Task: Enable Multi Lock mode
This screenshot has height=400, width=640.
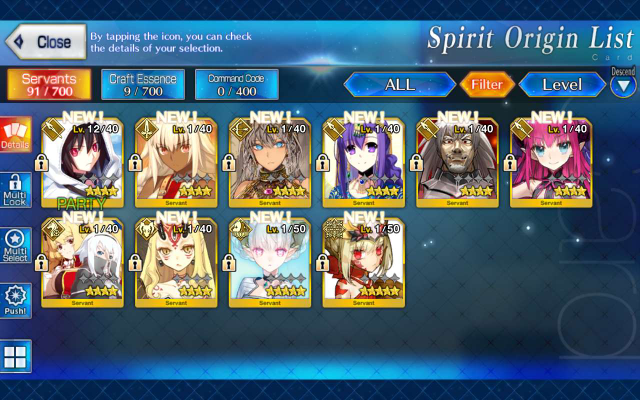Action: [x=16, y=191]
